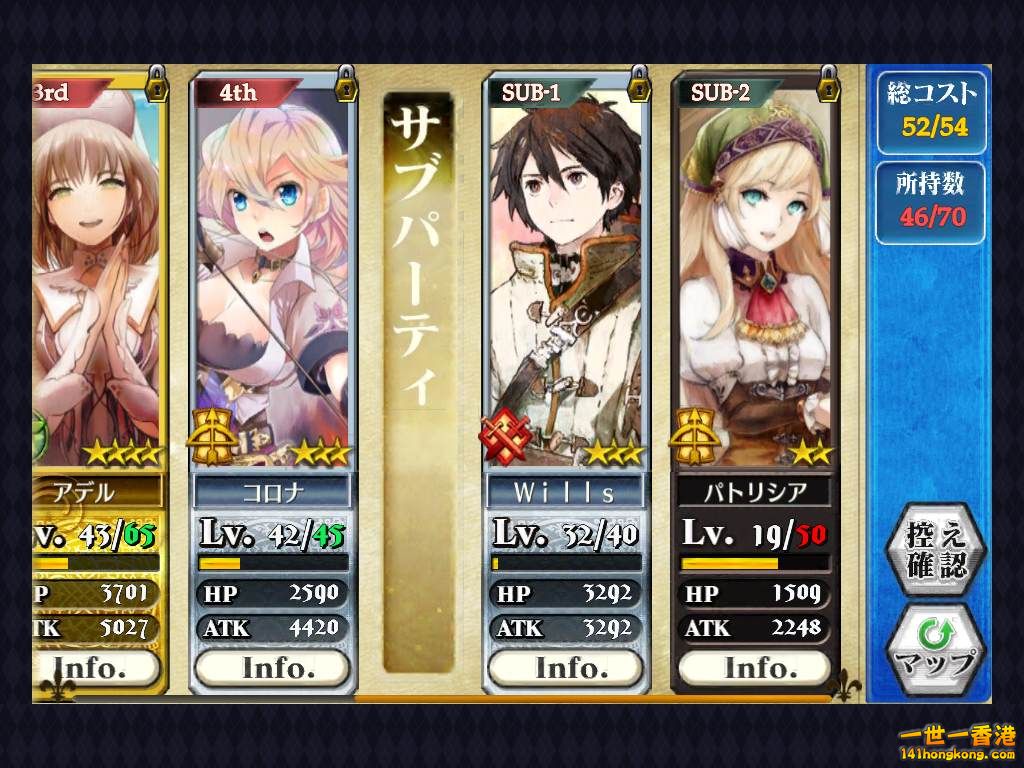
Task: Open Info for アデル
Action: (x=96, y=667)
